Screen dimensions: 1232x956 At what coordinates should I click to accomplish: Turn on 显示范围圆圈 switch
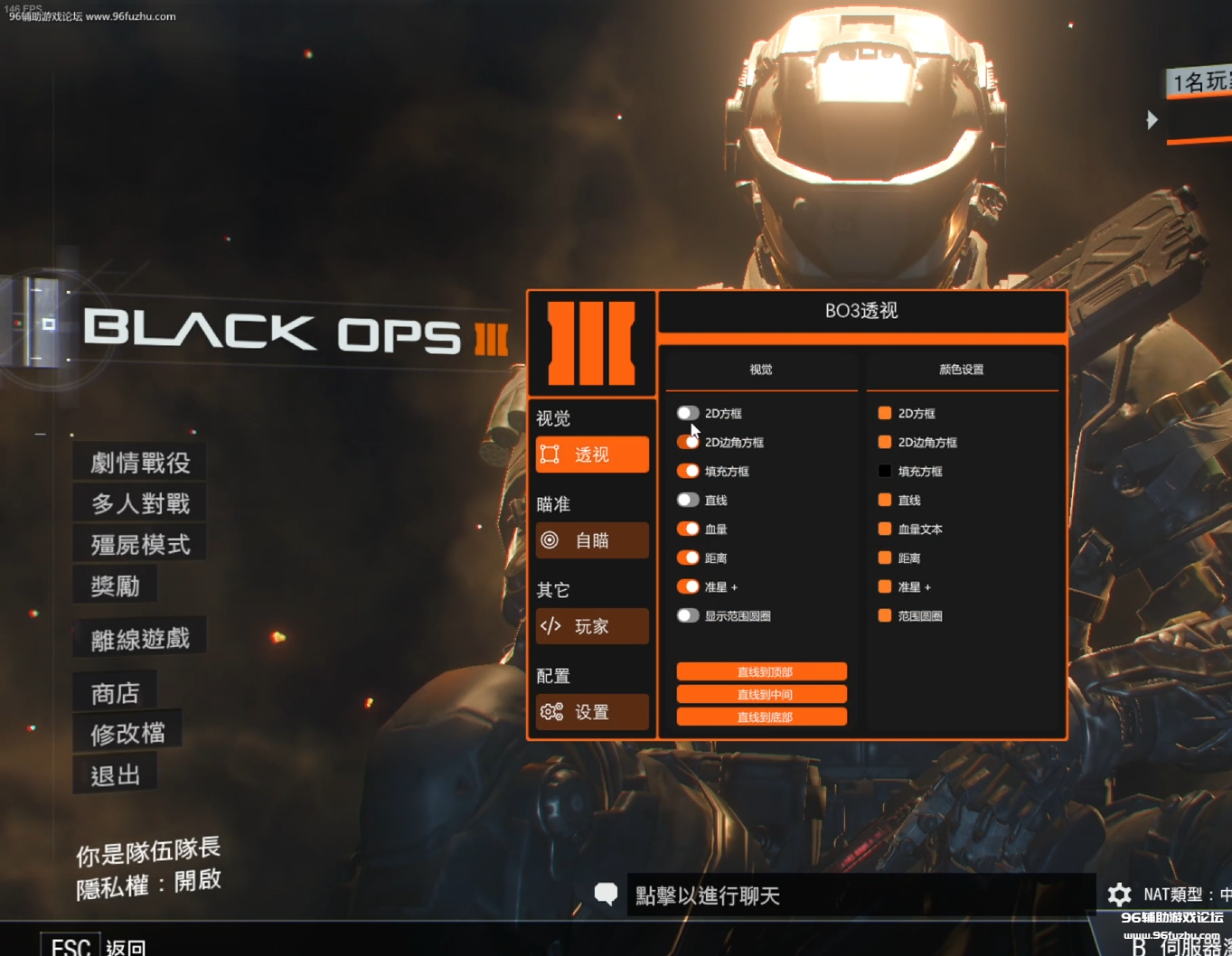pyautogui.click(x=688, y=615)
